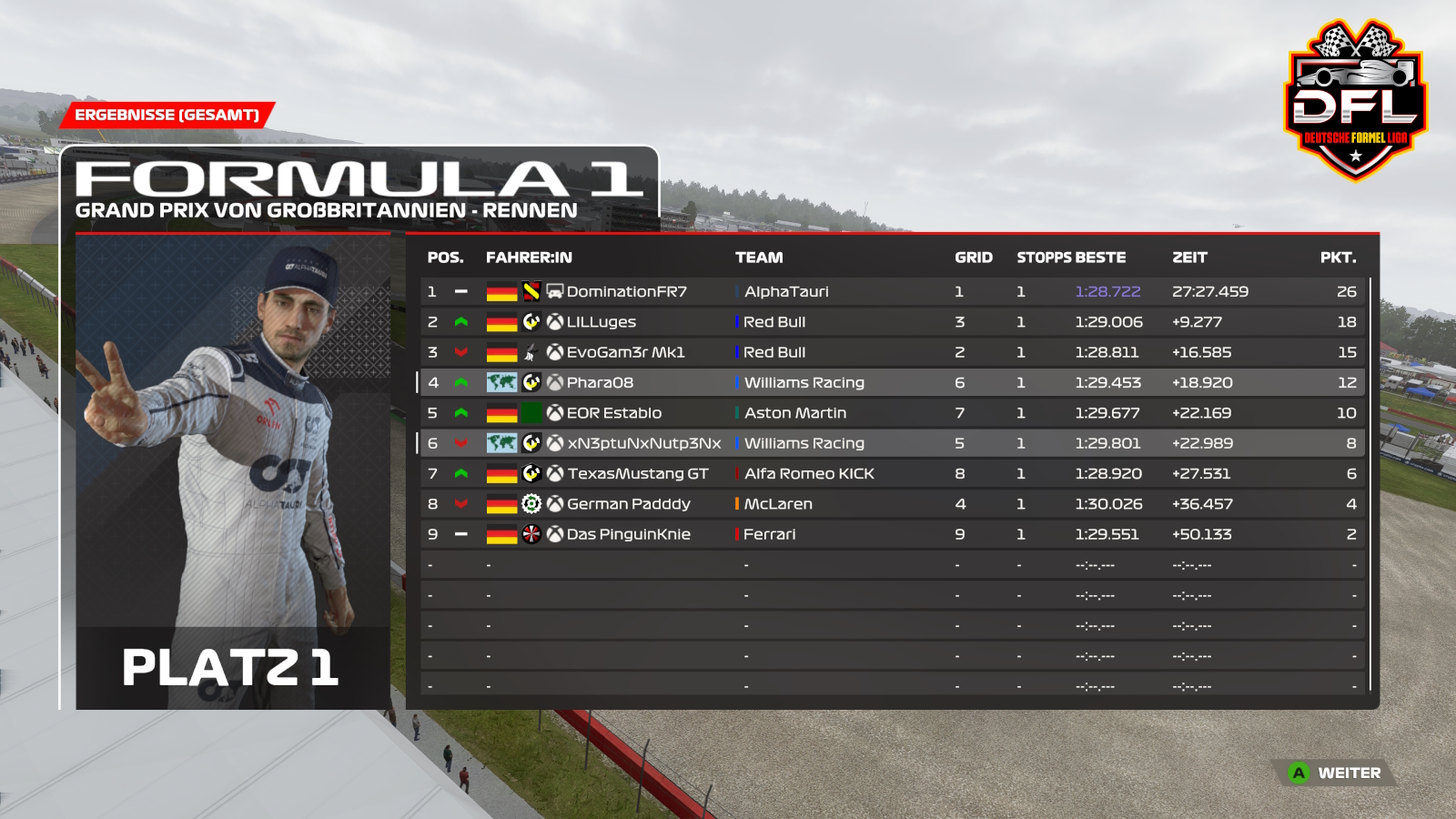The width and height of the screenshot is (1456, 819).
Task: Select TexasMustang GT's result row
Action: tap(637, 474)
